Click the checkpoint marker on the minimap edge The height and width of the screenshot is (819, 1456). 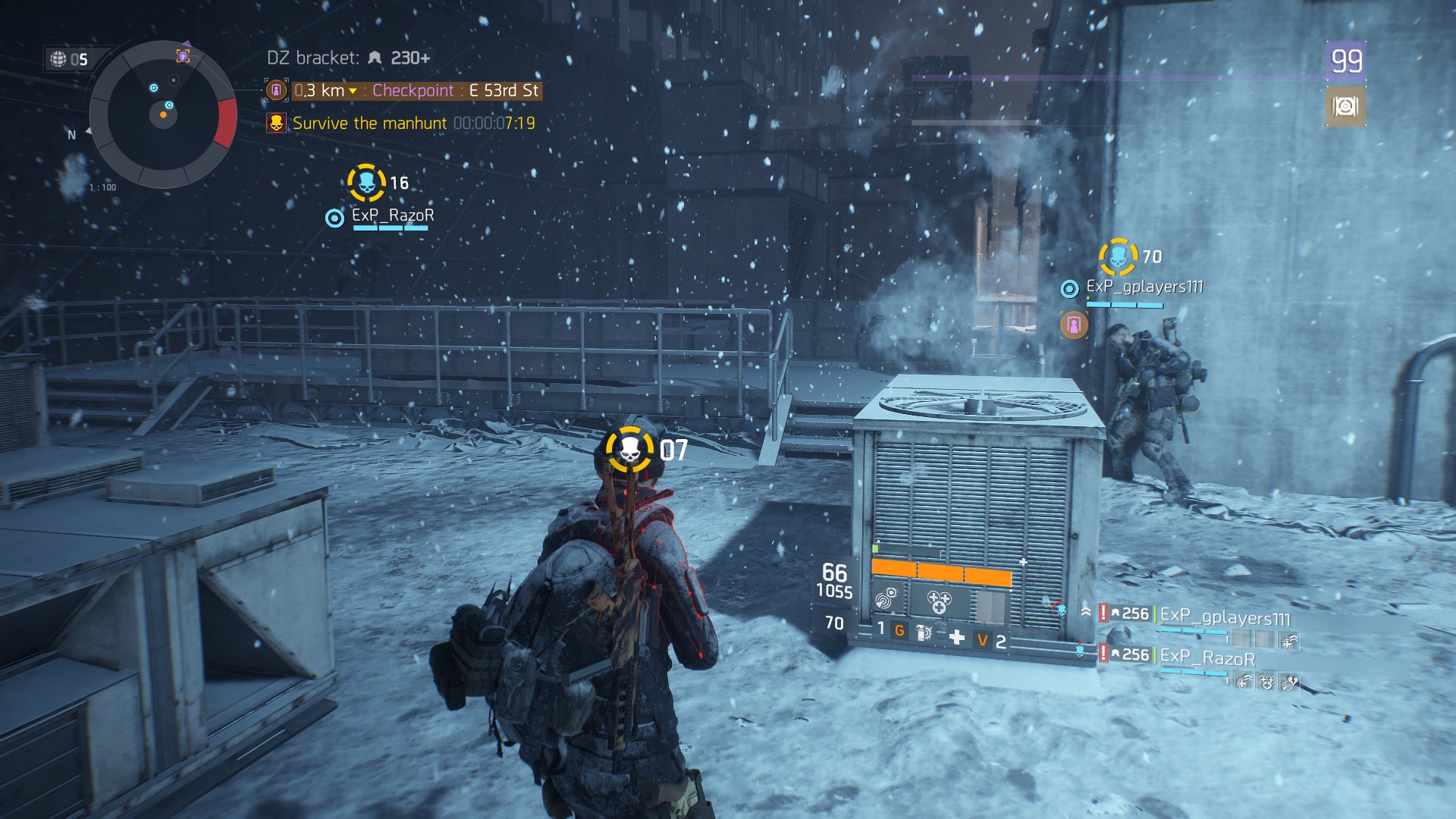coord(183,55)
